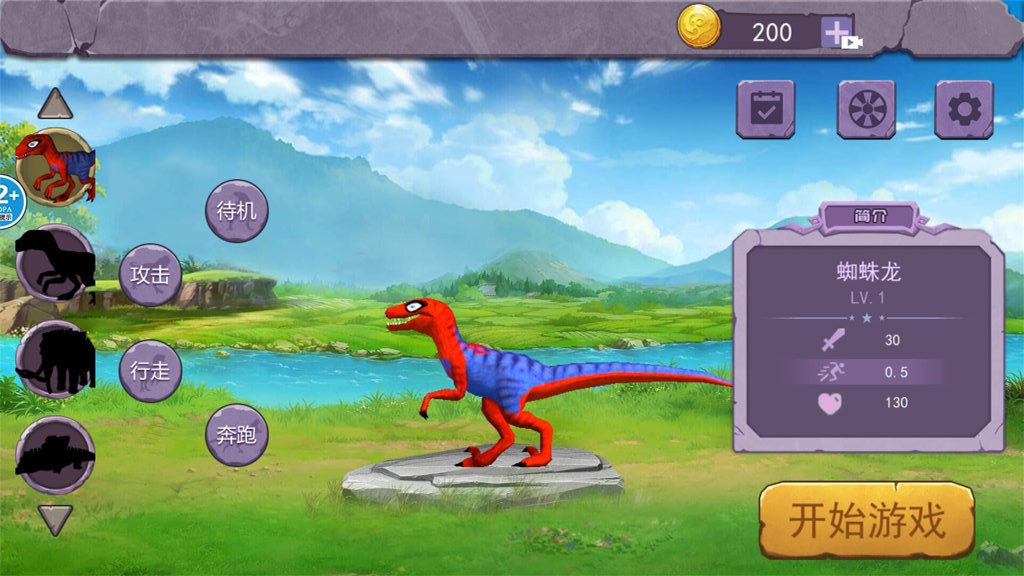Show next dinosaurs with the down arrow
1024x576 pixels.
click(55, 519)
